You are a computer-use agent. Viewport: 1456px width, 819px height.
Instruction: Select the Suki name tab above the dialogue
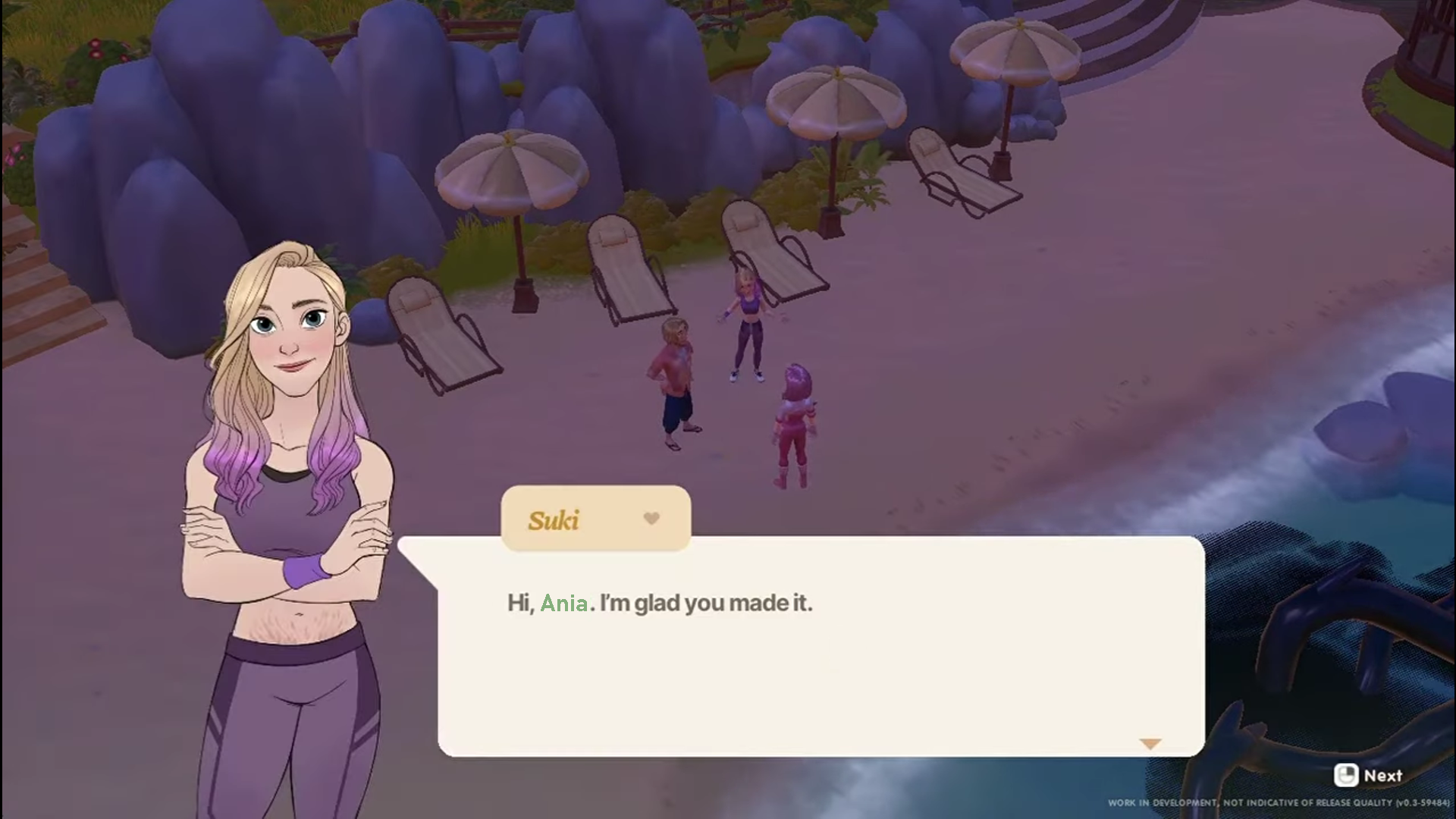[595, 519]
